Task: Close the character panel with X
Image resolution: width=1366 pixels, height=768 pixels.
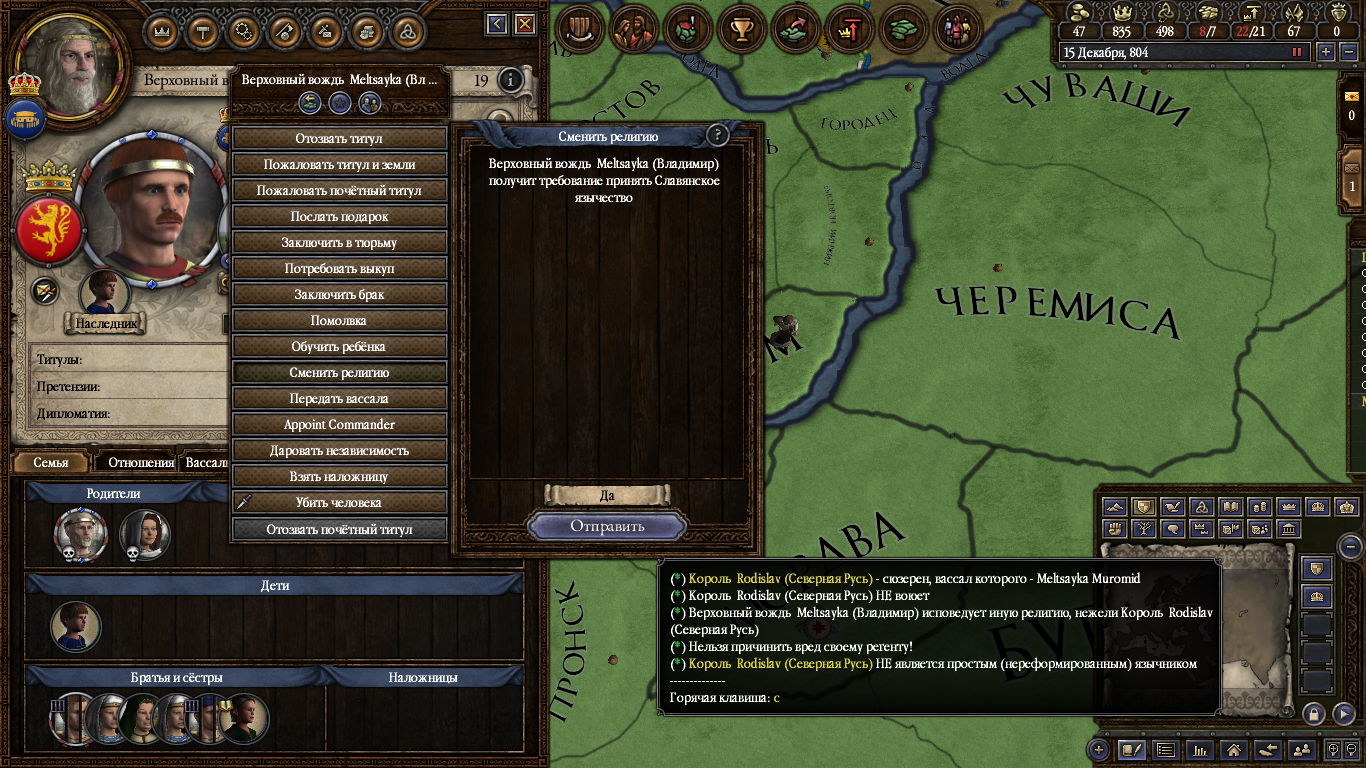Action: pyautogui.click(x=525, y=24)
